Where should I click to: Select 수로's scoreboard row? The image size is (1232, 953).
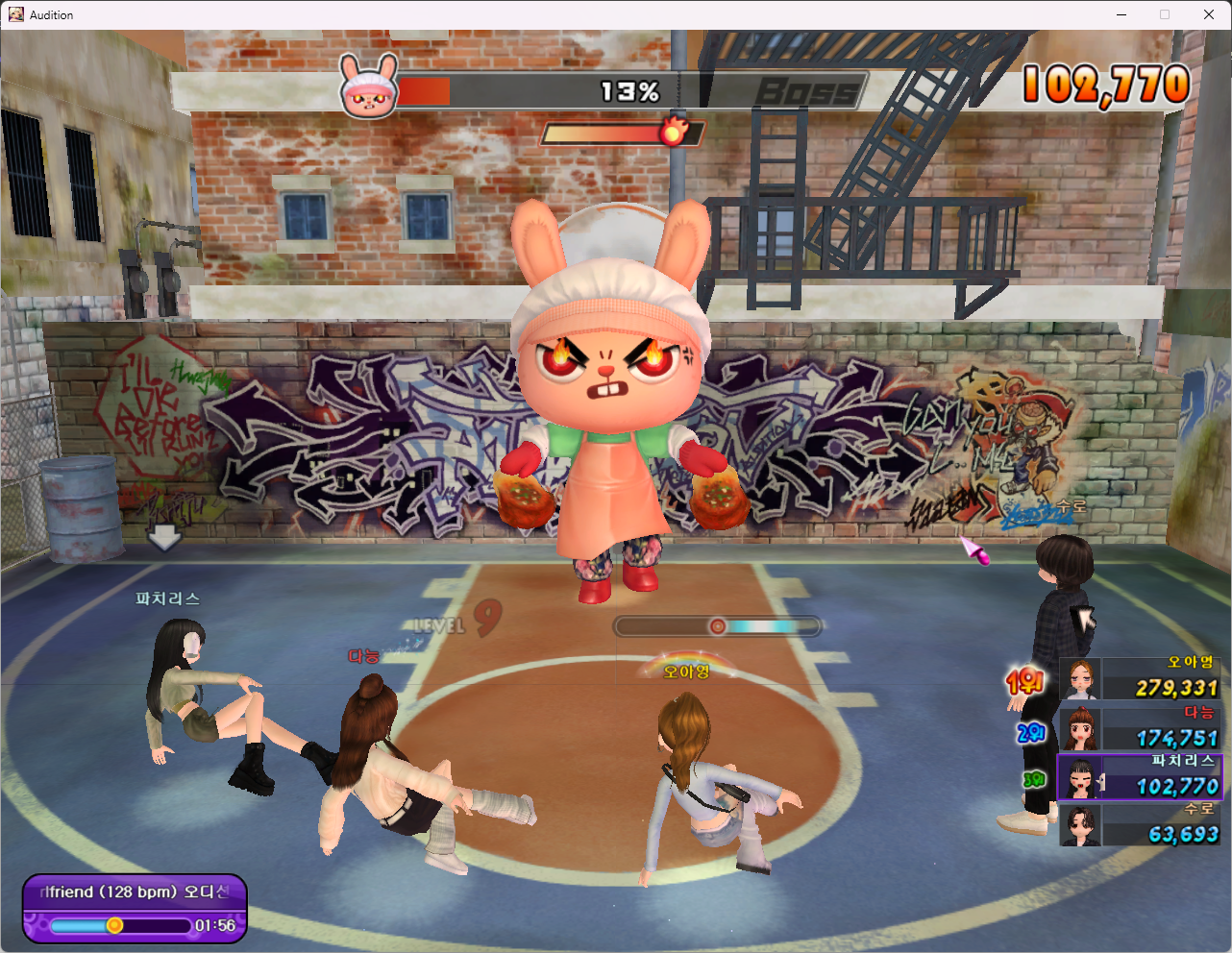(1140, 825)
